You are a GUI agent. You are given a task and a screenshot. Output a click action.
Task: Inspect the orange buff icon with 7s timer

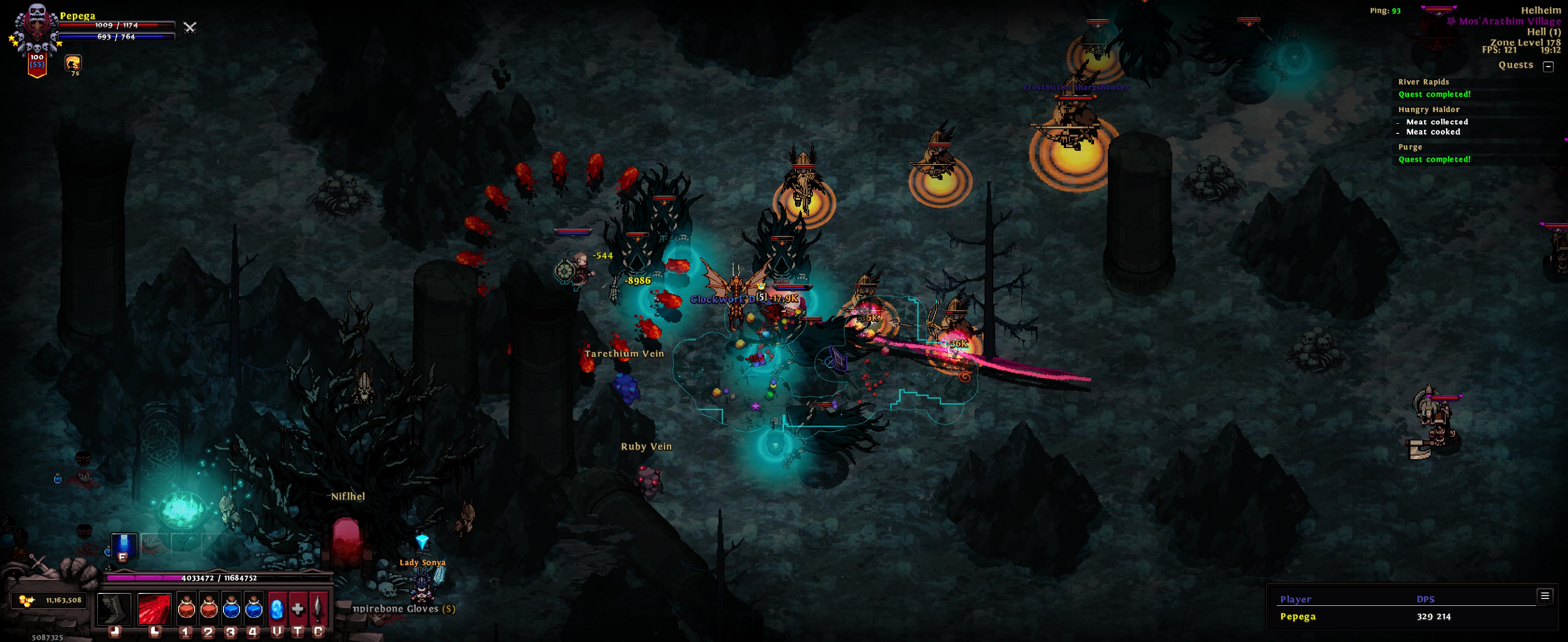tap(73, 63)
